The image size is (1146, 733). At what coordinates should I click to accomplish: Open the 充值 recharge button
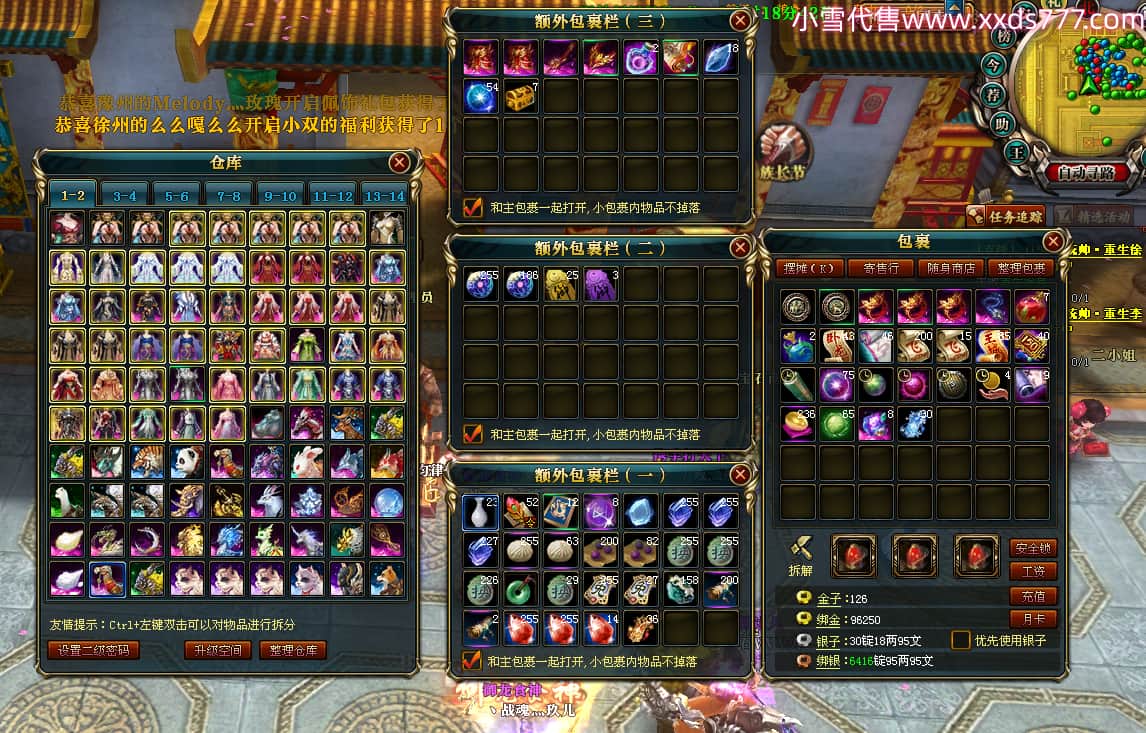click(x=1033, y=596)
